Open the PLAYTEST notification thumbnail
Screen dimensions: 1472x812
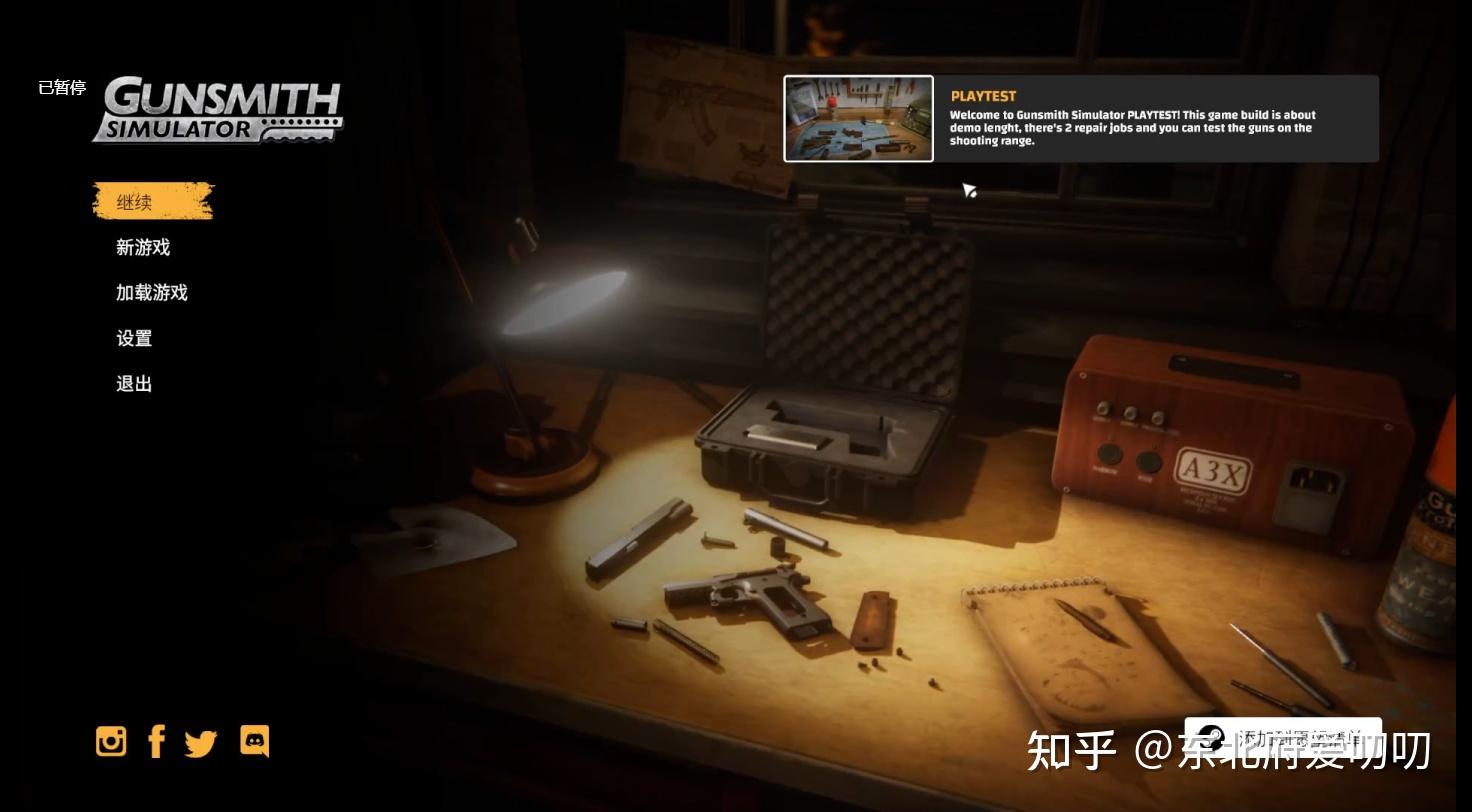click(858, 118)
